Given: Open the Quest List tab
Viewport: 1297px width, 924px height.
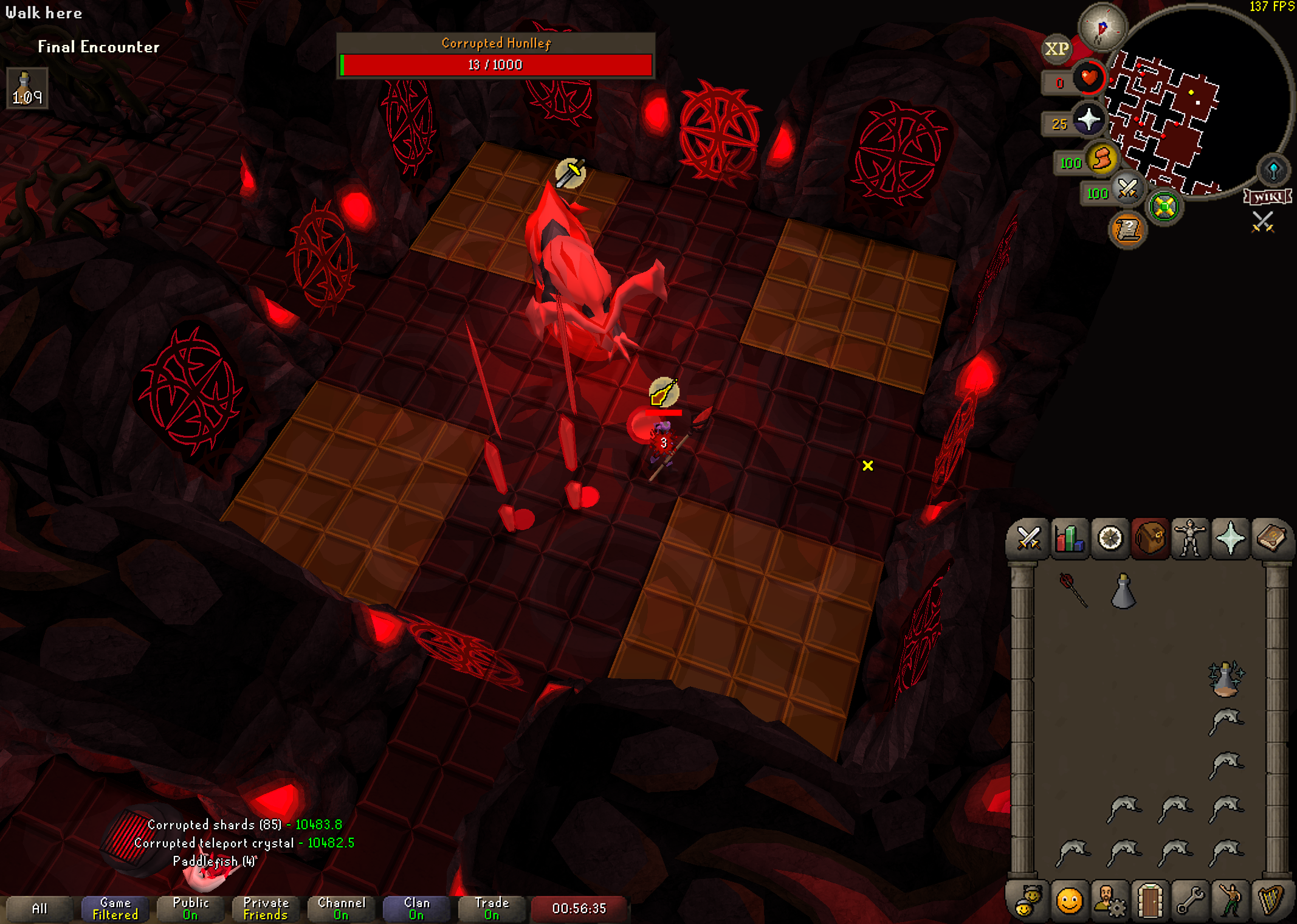Looking at the screenshot, I should pyautogui.click(x=1110, y=539).
